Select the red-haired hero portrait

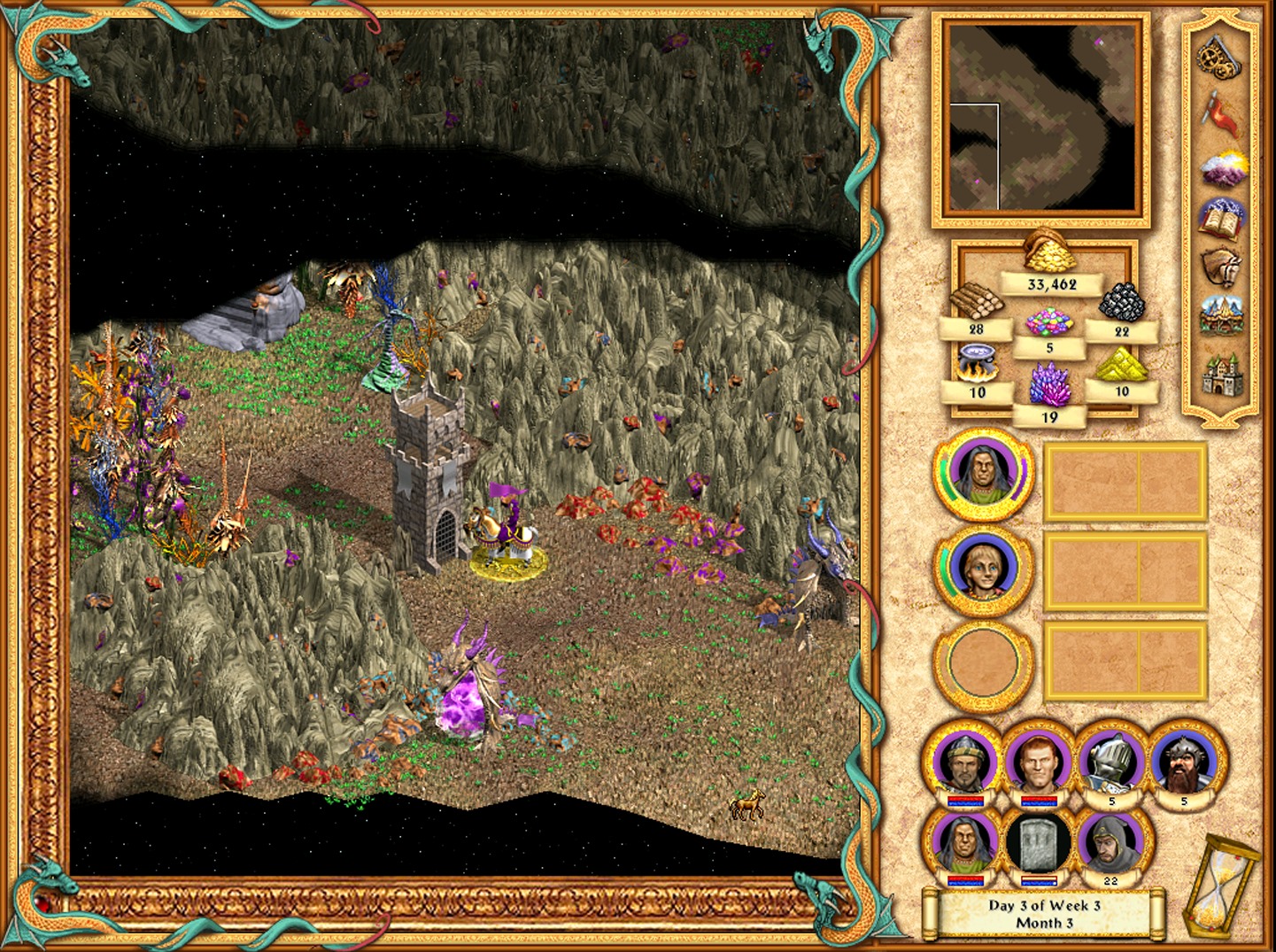point(1039,762)
